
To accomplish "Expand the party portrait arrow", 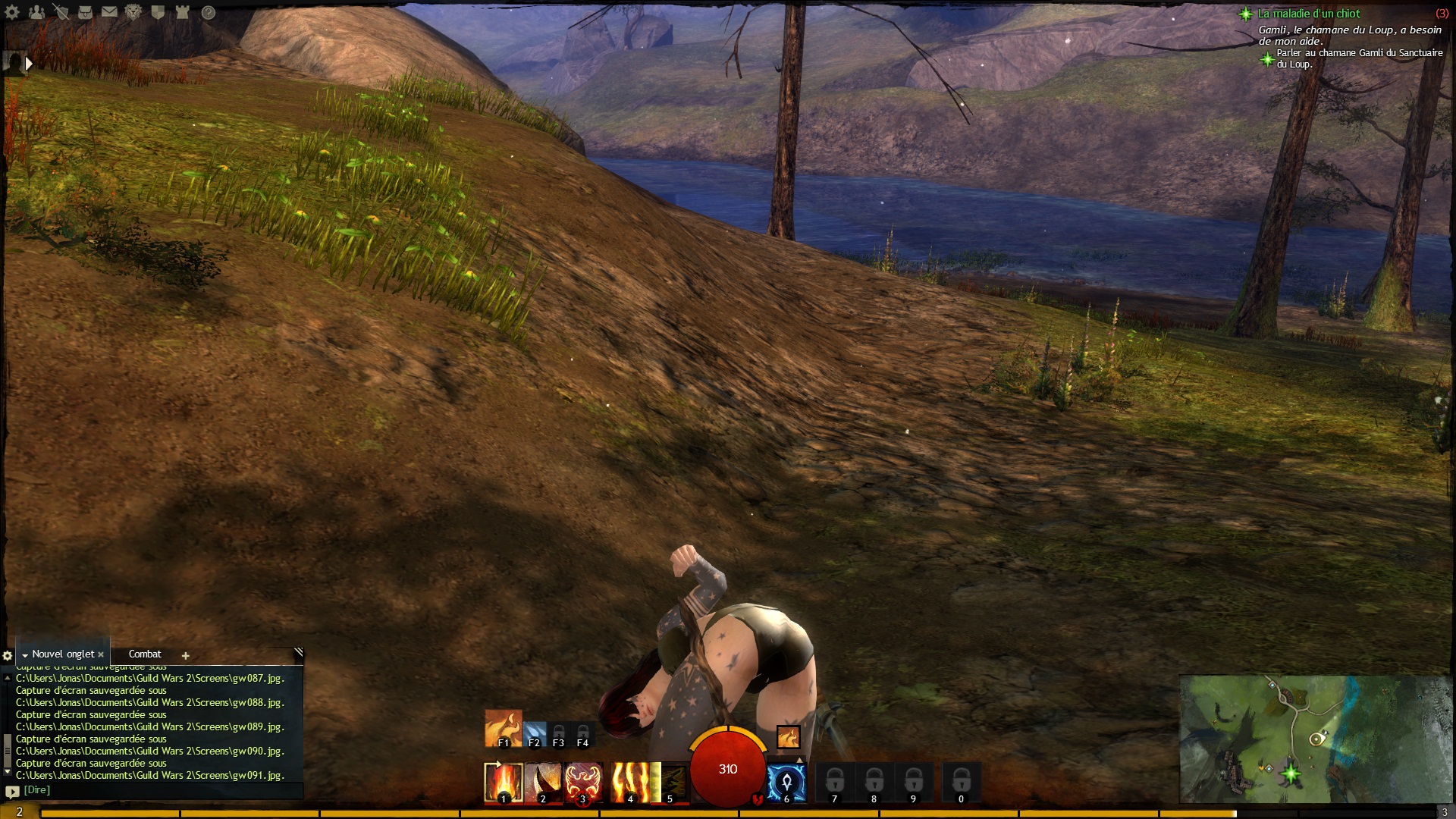I will pos(29,64).
